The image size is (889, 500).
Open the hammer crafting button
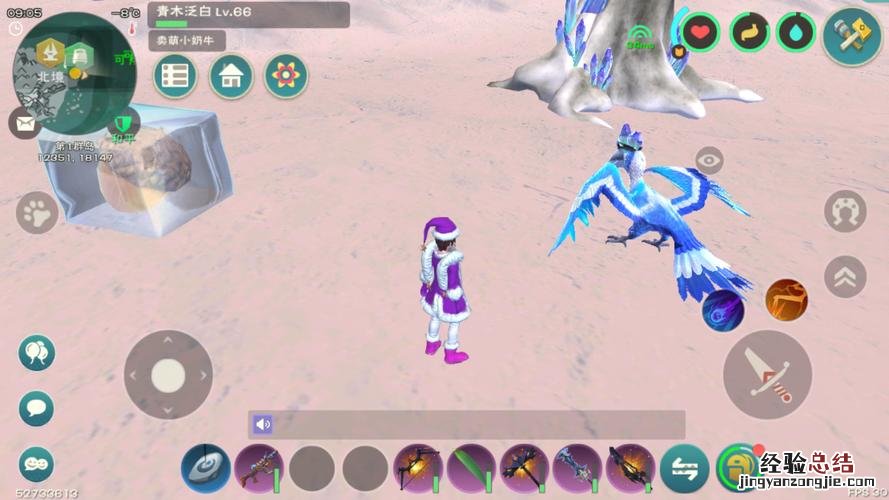851,35
